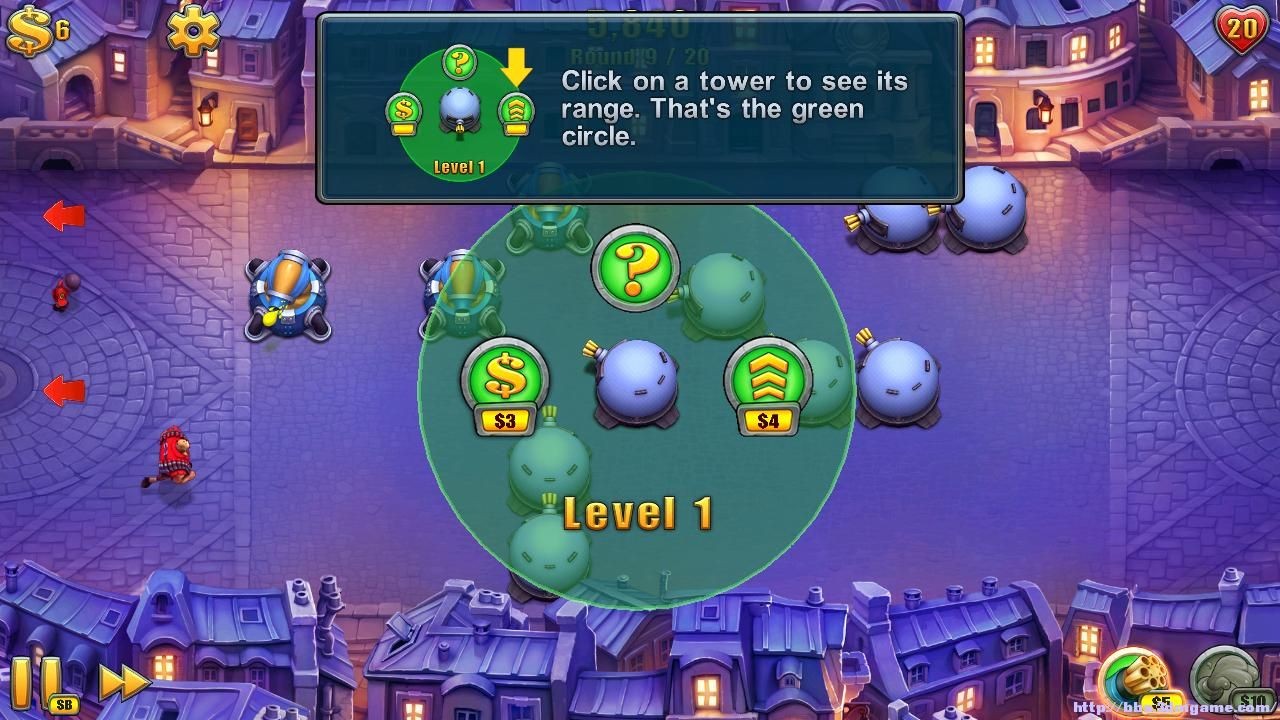Activate the fast-forward speed button

(x=125, y=682)
